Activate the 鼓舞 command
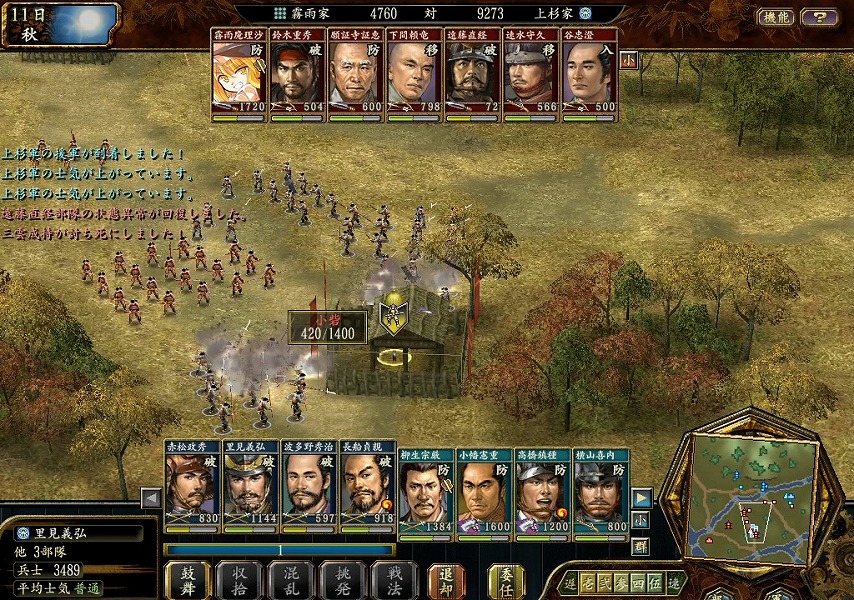The height and width of the screenshot is (600, 854). point(188,579)
